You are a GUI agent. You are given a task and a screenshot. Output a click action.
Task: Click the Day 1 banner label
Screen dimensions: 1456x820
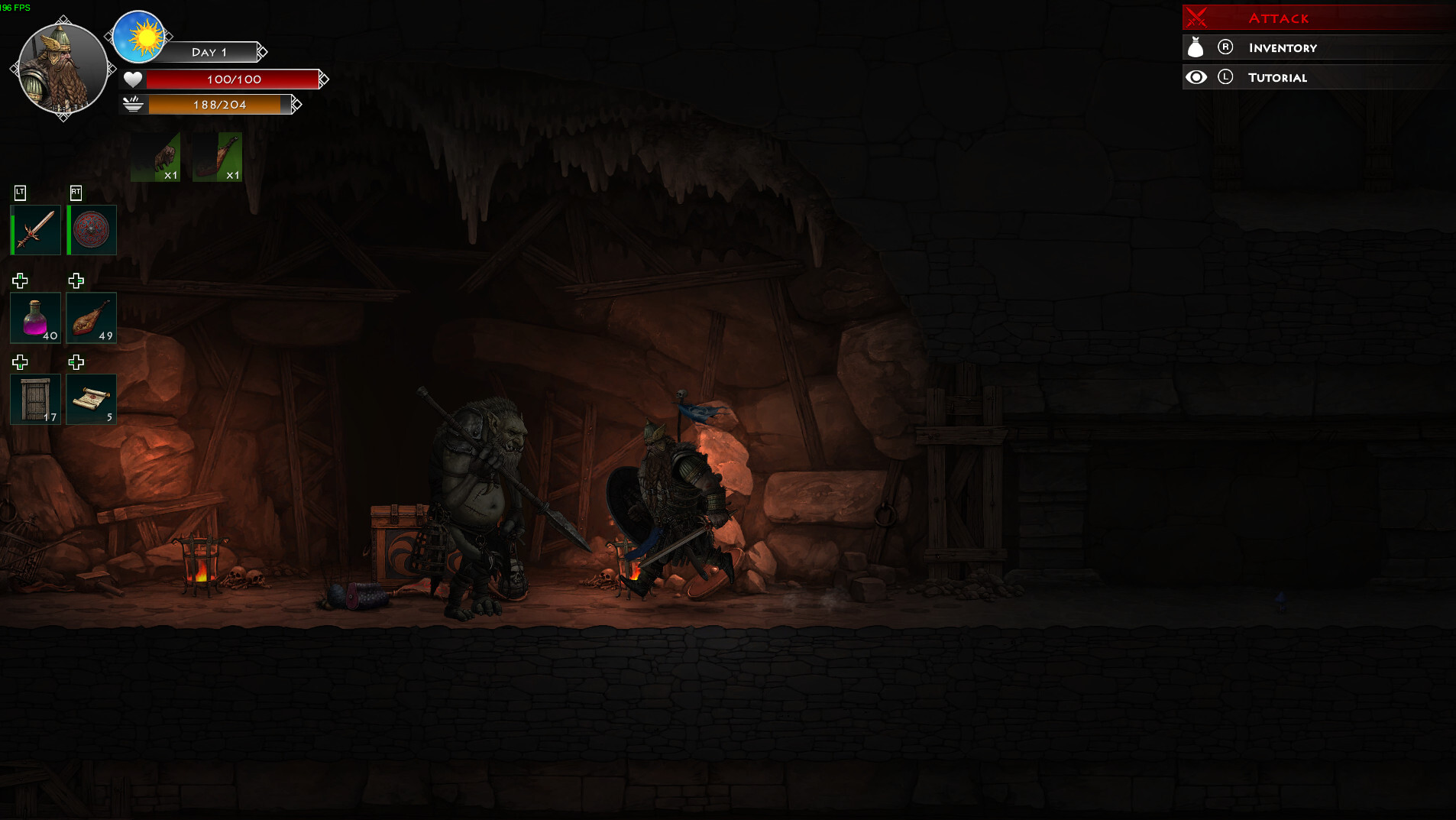click(209, 52)
